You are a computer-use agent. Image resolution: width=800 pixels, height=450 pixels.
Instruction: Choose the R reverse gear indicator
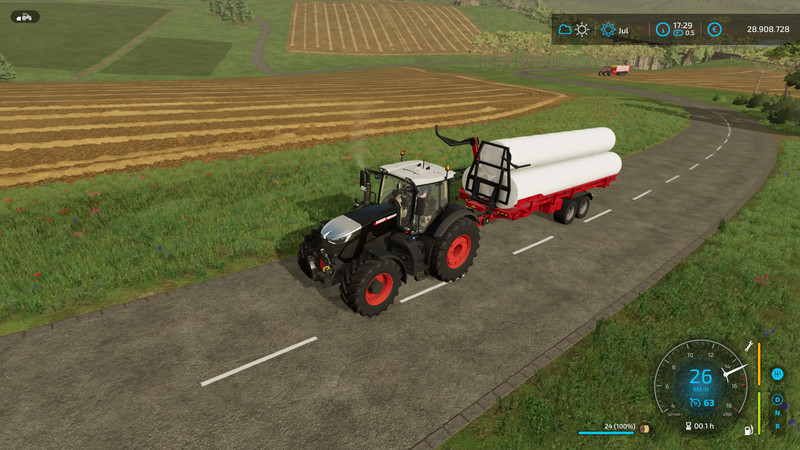pyautogui.click(x=777, y=425)
